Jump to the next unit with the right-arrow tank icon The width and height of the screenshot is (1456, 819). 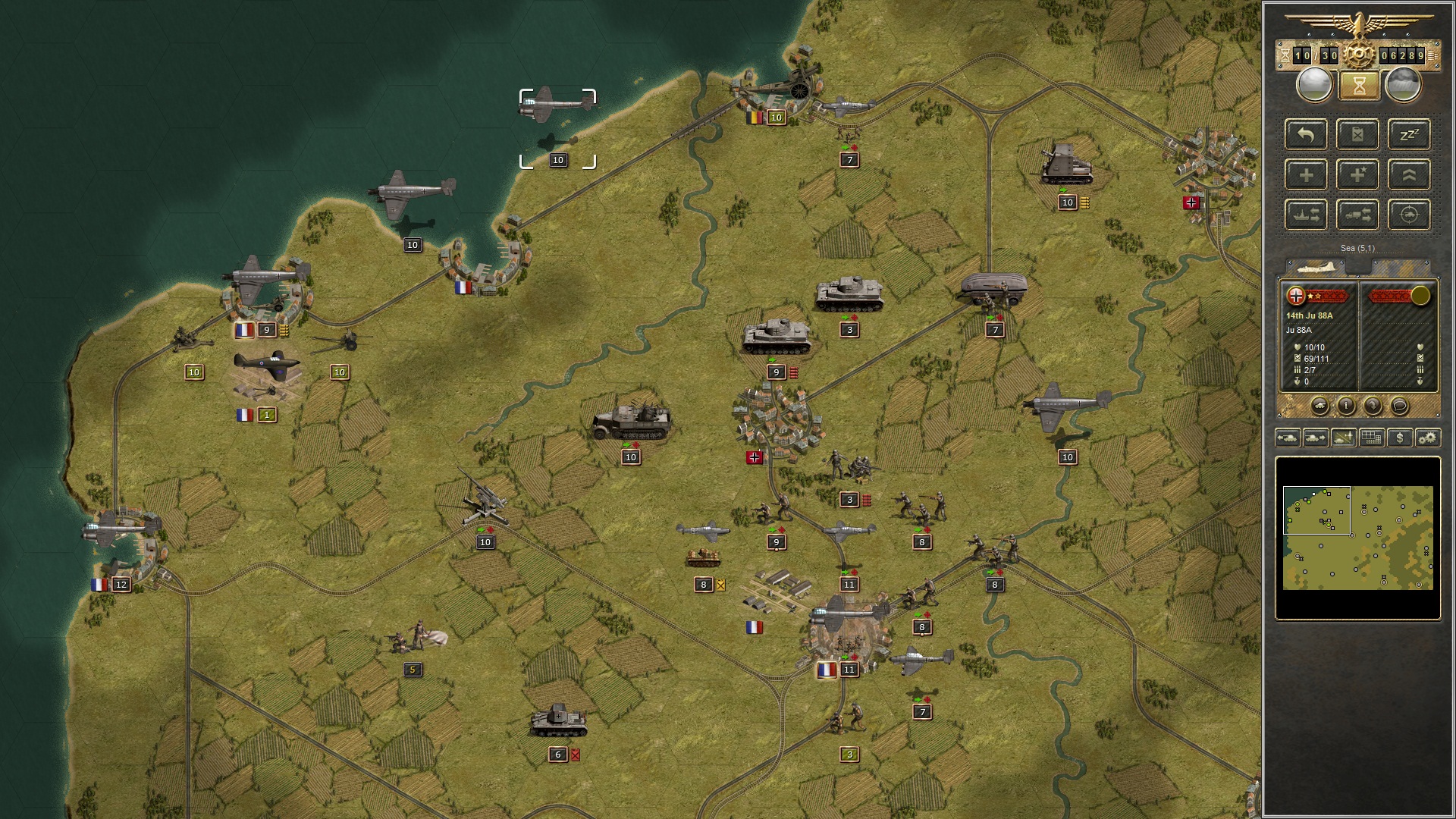tap(1316, 438)
